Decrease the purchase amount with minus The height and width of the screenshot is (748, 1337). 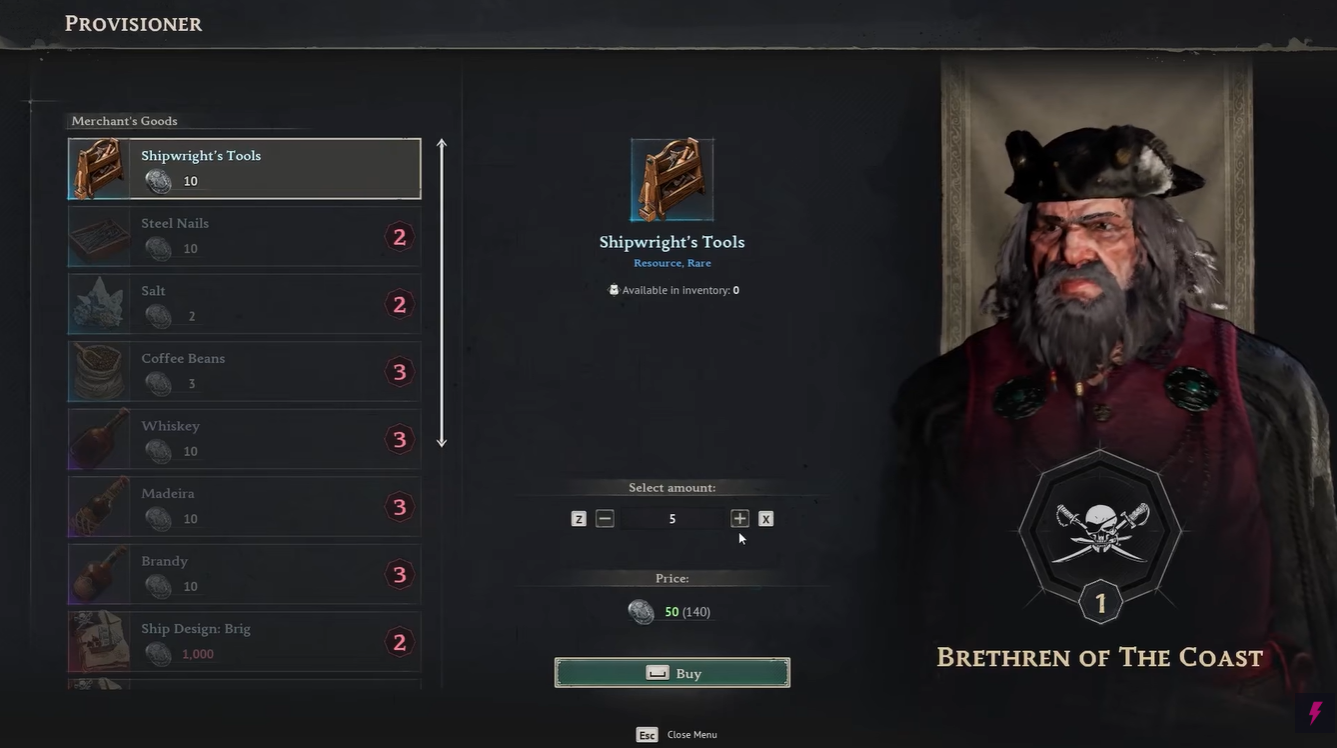pos(604,518)
